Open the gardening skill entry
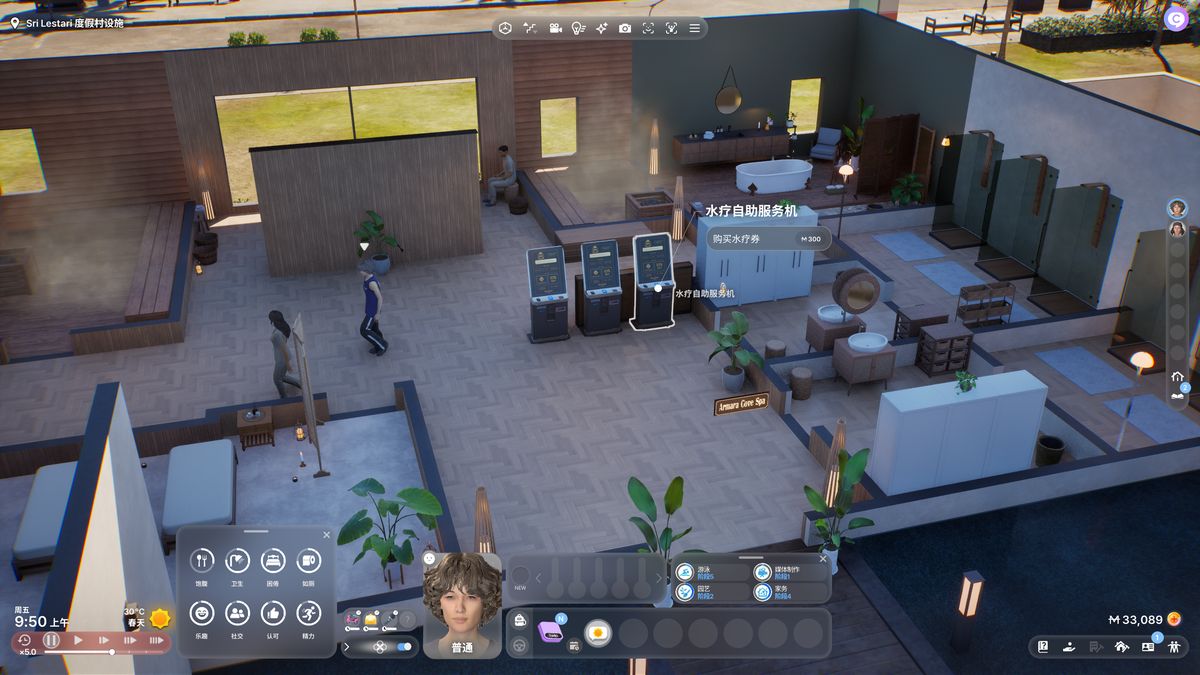Image resolution: width=1200 pixels, height=675 pixels. (686, 592)
